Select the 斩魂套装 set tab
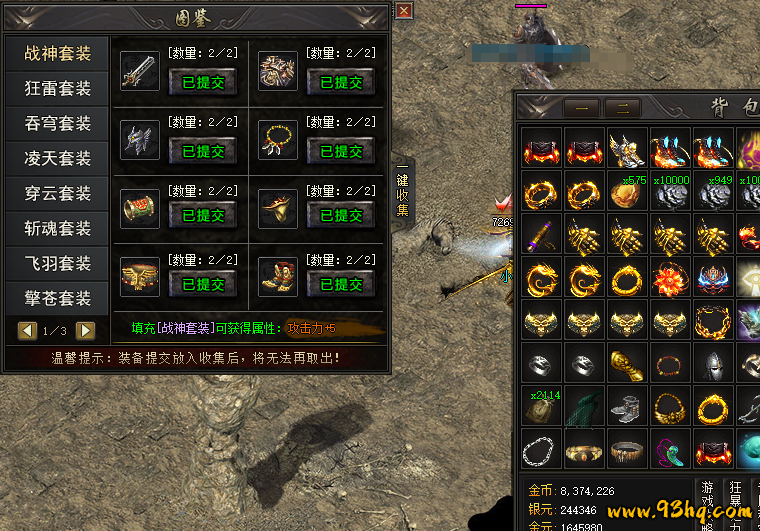Screen dimensions: 760x531 pyautogui.click(x=58, y=228)
